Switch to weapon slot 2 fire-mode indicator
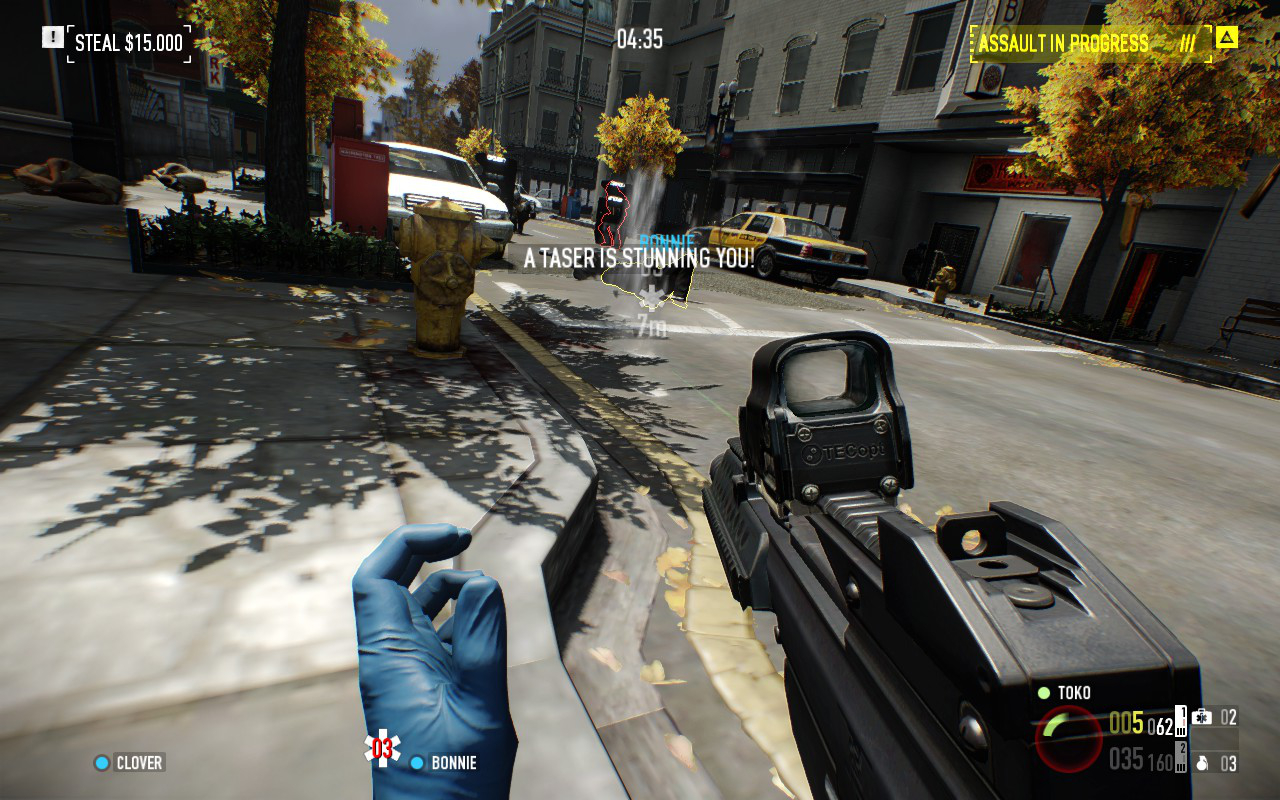Viewport: 1280px width, 800px height. [x=1181, y=758]
